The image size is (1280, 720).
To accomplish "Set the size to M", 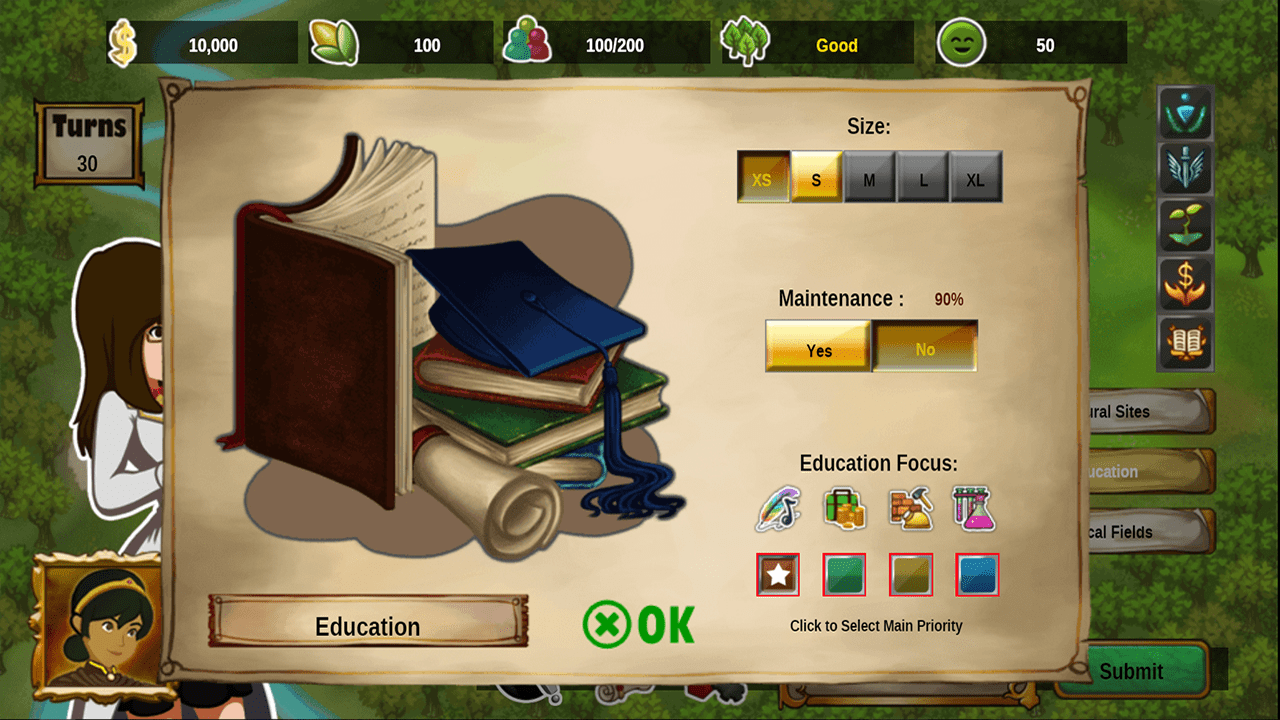I will [x=869, y=178].
